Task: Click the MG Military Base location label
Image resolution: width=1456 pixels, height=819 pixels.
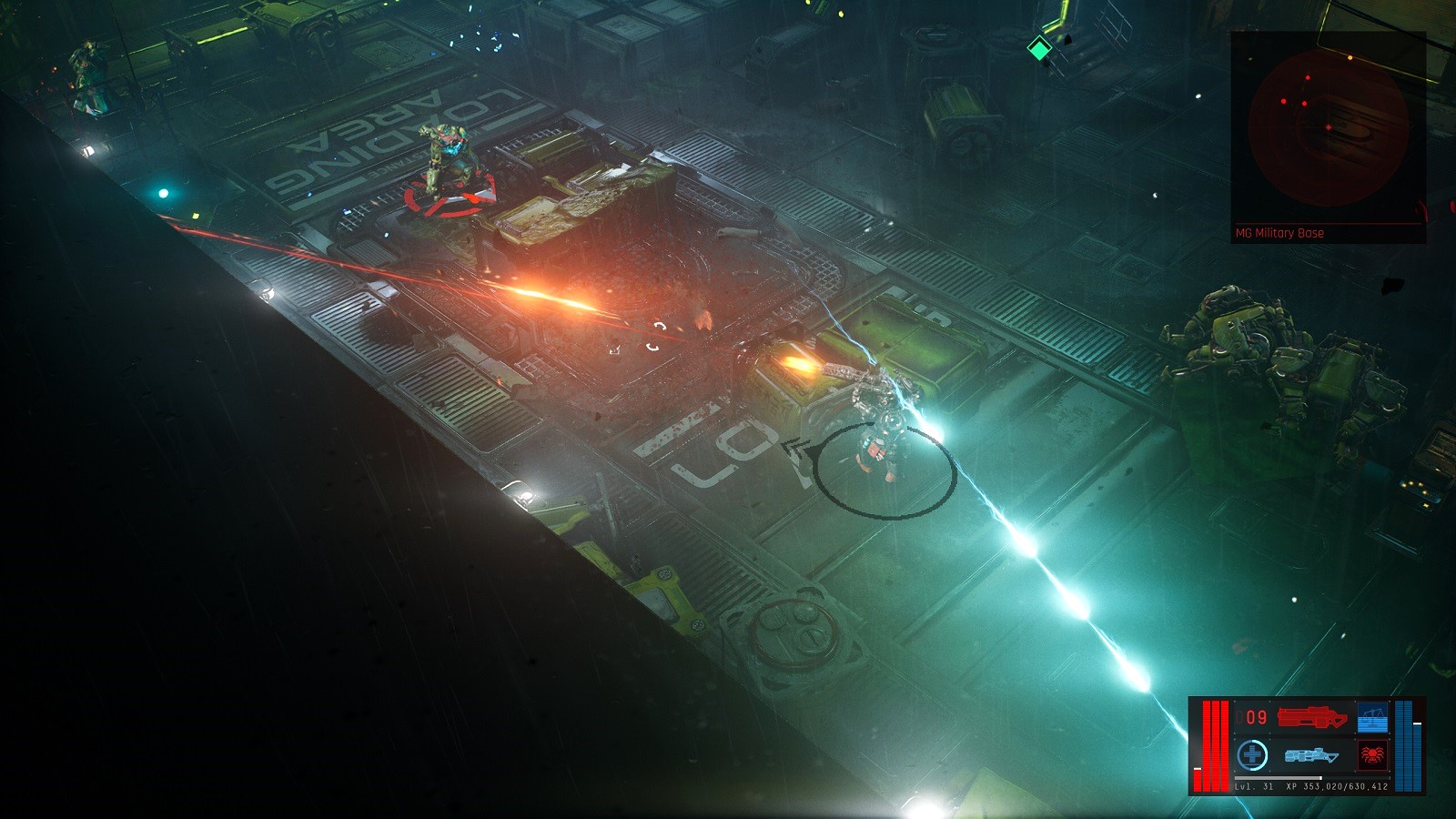Action: (x=1279, y=233)
